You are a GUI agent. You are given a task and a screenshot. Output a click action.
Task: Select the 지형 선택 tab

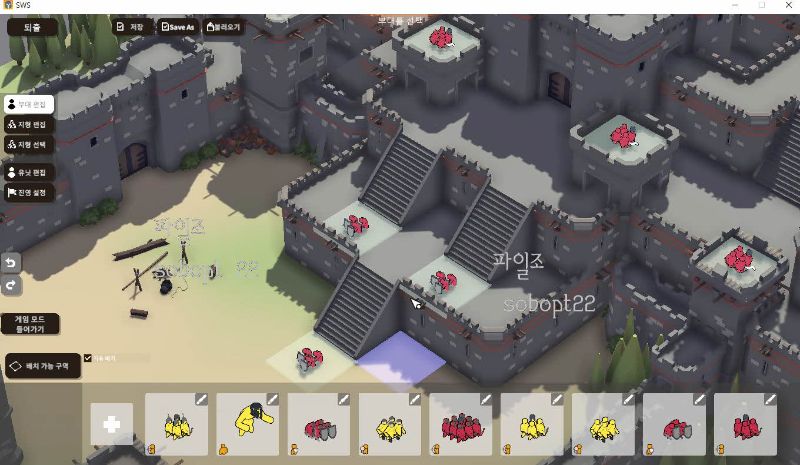click(x=28, y=145)
